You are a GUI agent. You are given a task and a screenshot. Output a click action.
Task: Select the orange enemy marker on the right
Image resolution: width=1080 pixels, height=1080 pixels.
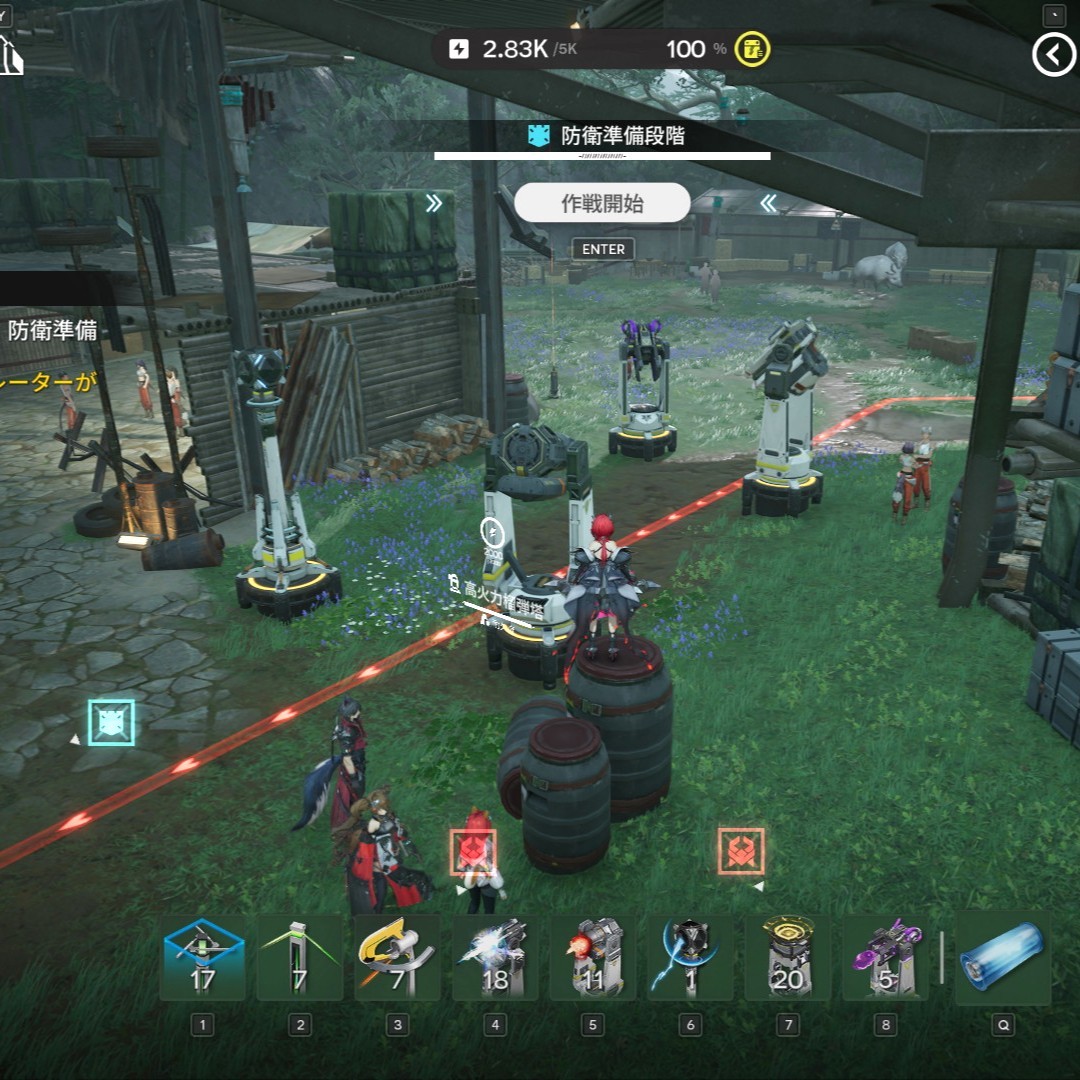pos(741,851)
